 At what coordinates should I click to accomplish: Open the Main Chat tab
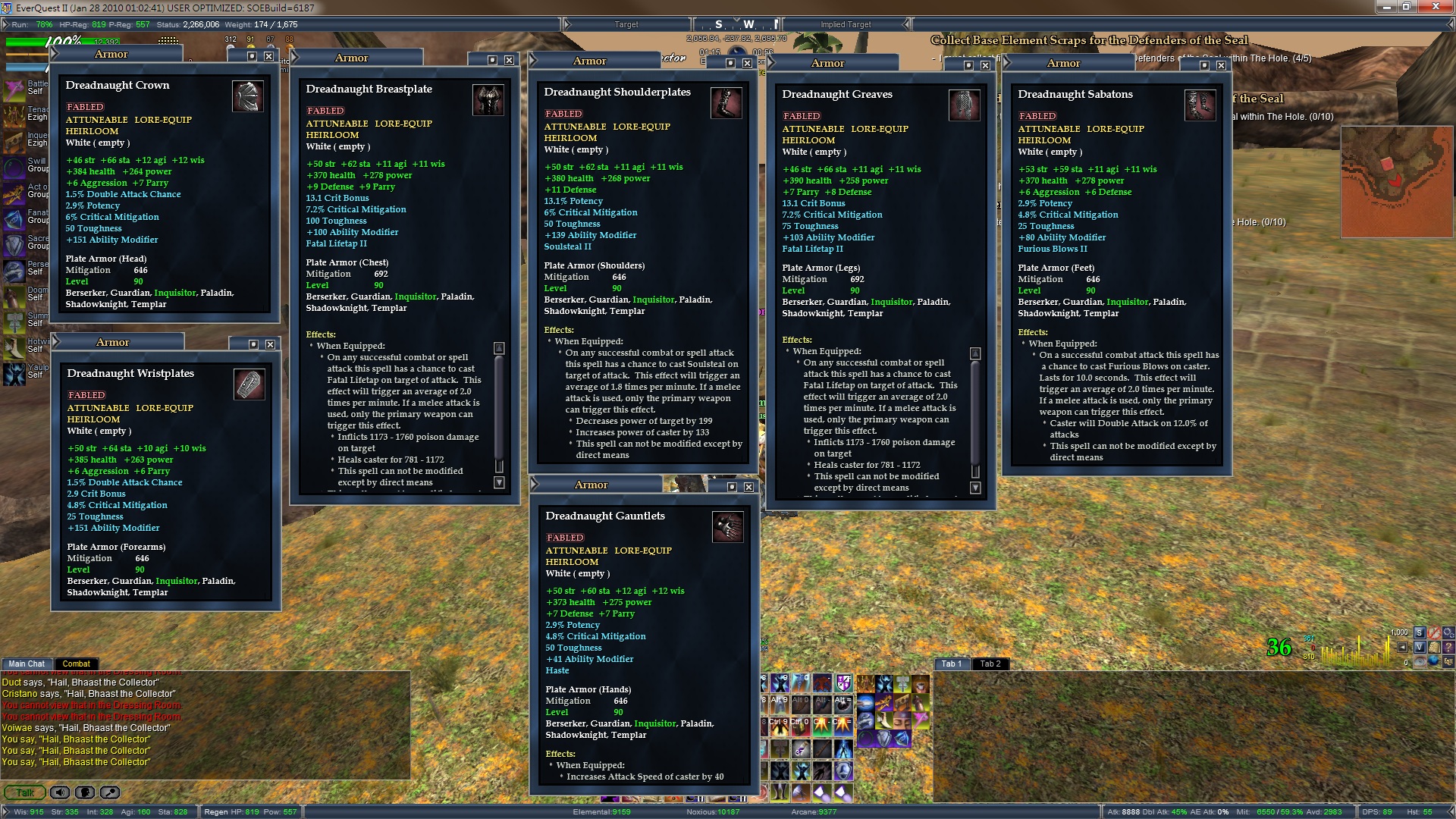tap(27, 664)
